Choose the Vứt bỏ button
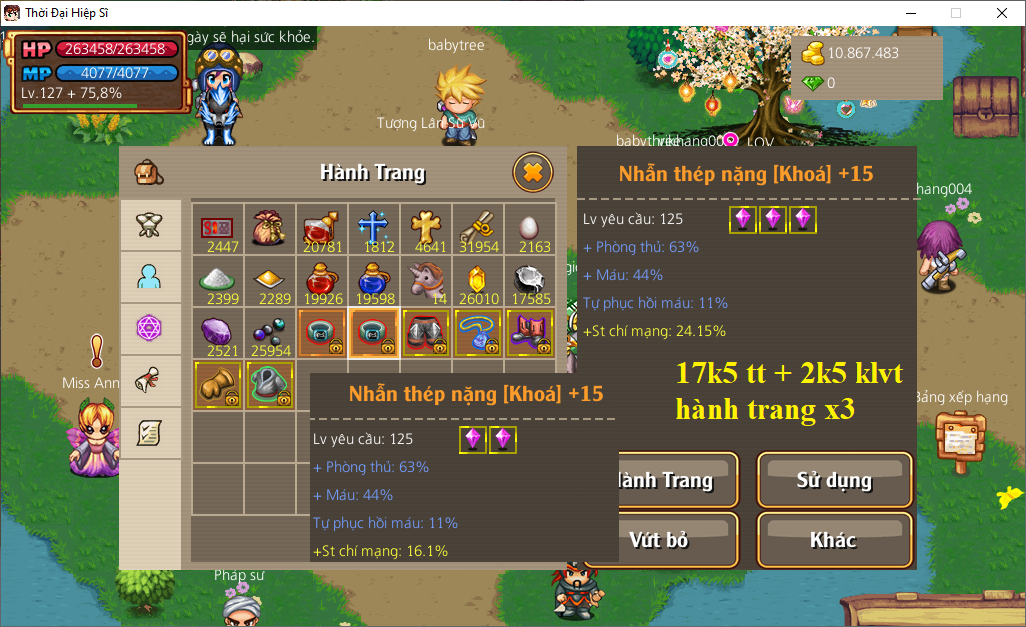Image resolution: width=1026 pixels, height=627 pixels. 659,540
